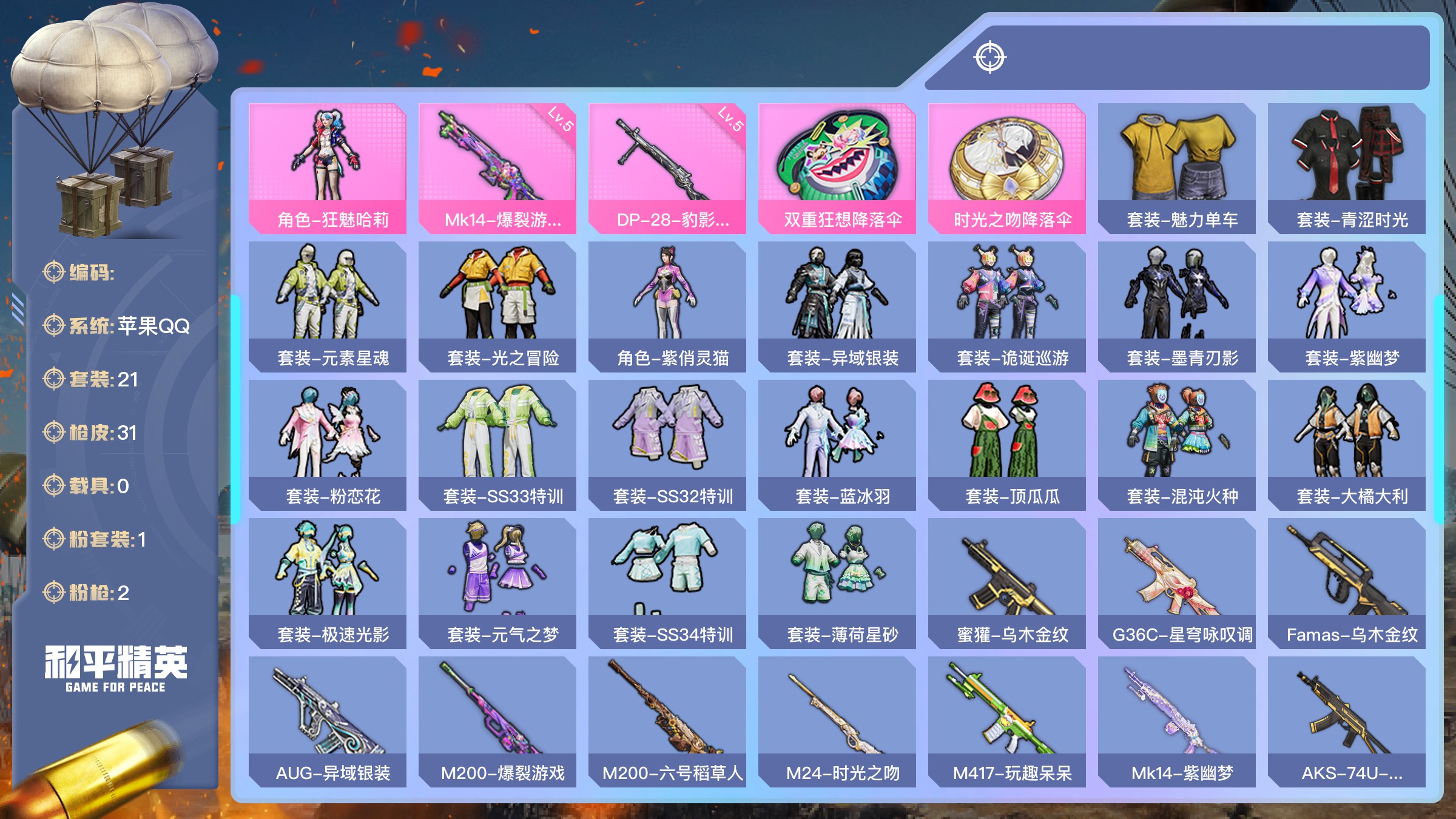
Task: Open the 套装-元素星魂 outfit tile
Action: pyautogui.click(x=328, y=306)
